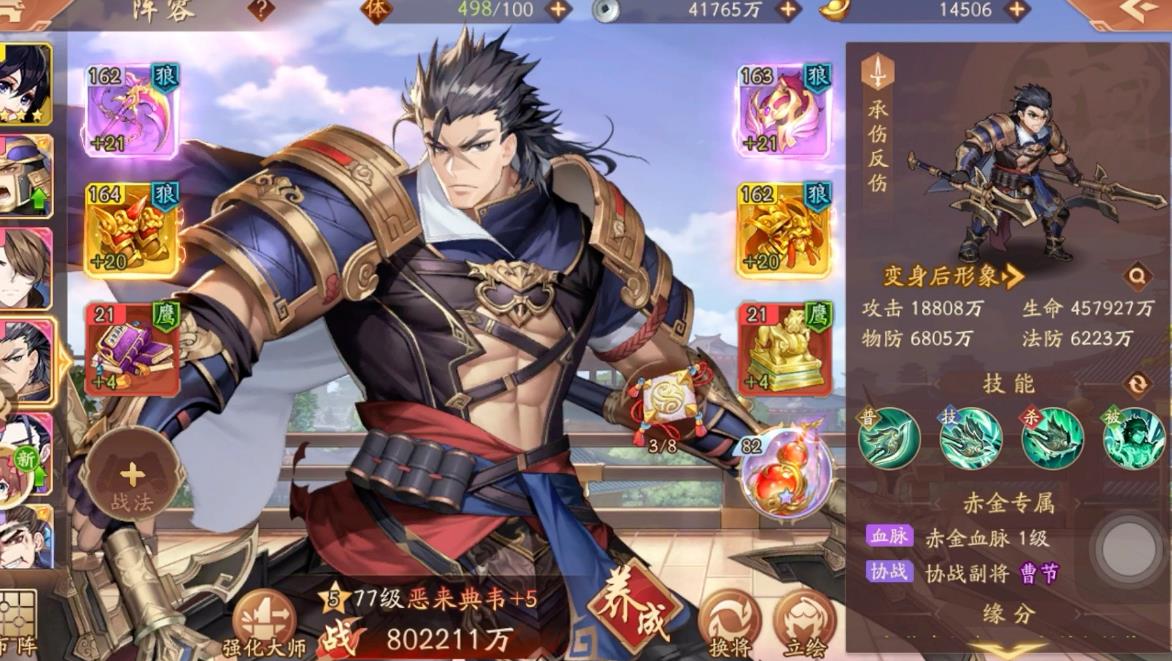Open the 立绘 portrait view
This screenshot has height=661, width=1172.
tap(805, 621)
